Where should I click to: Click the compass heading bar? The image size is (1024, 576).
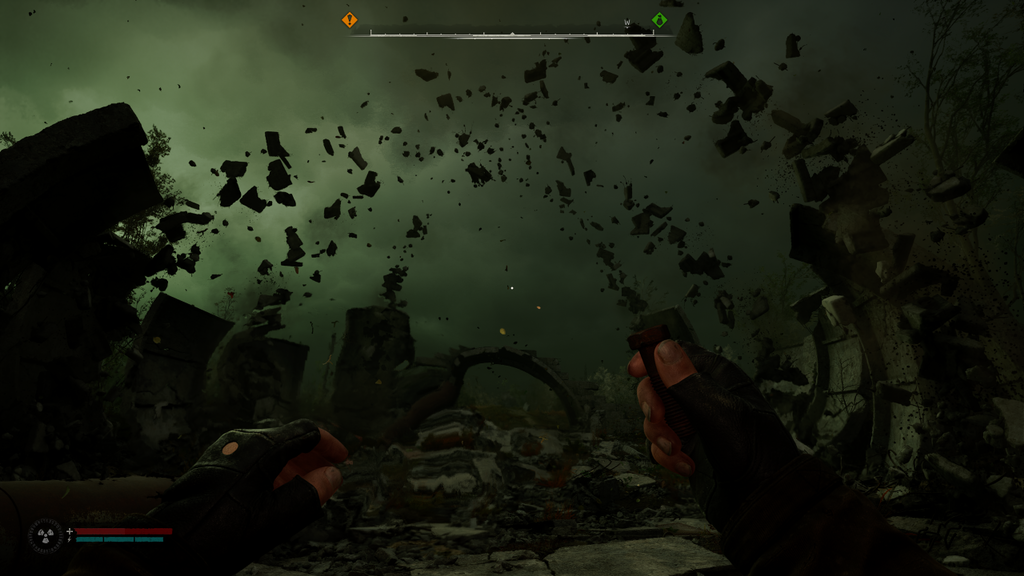pos(510,33)
